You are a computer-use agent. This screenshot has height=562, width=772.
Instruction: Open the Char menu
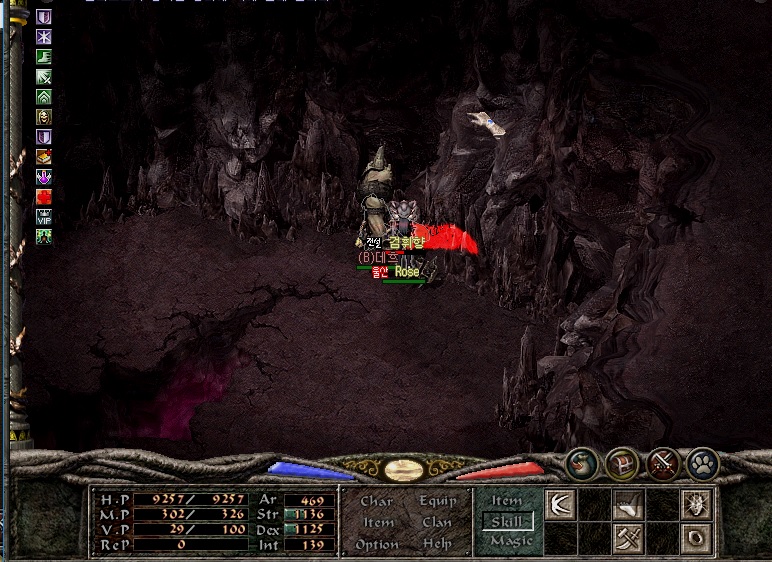tap(376, 501)
